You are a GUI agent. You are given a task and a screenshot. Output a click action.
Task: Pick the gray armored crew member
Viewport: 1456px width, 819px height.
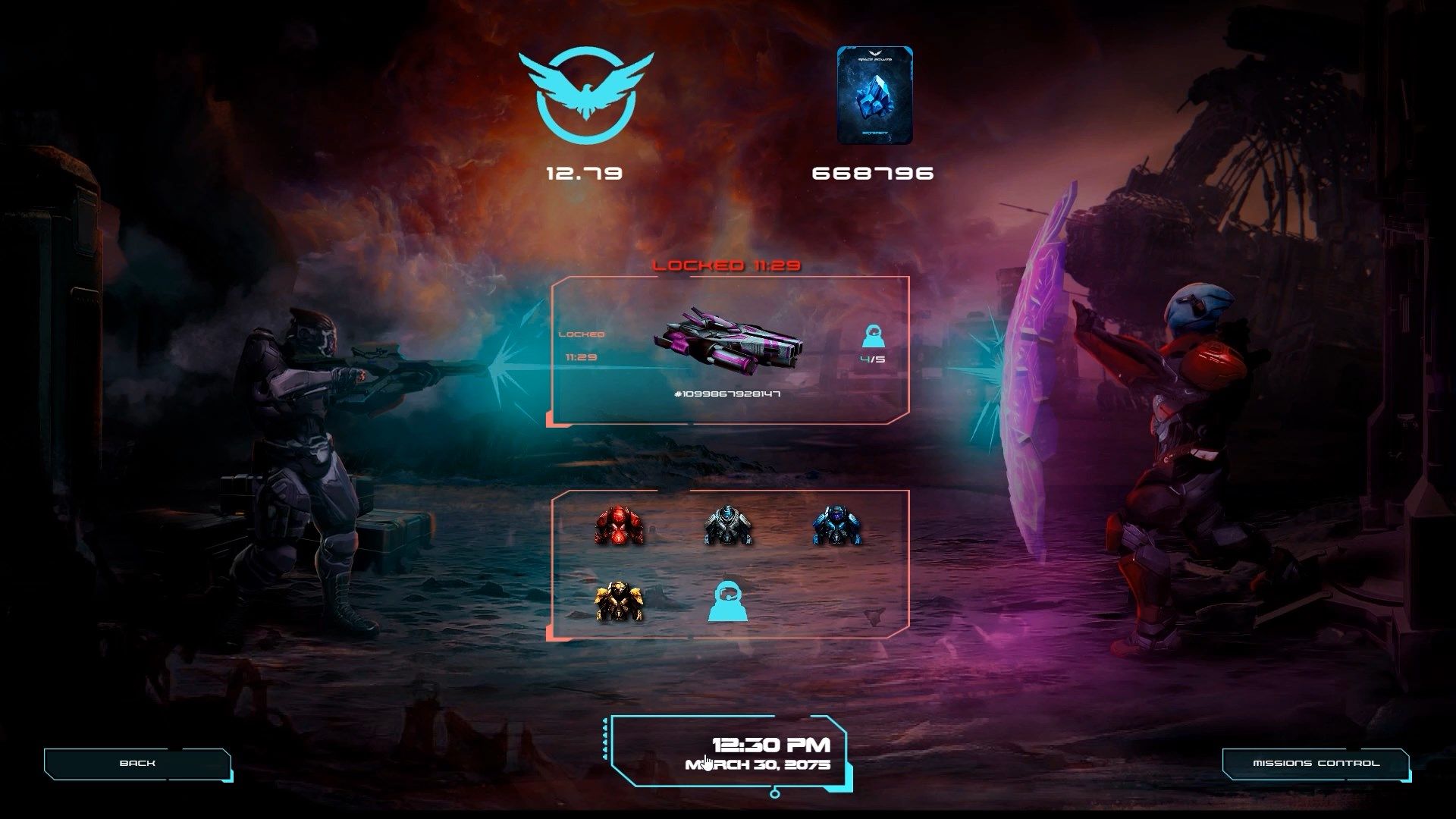tap(727, 526)
